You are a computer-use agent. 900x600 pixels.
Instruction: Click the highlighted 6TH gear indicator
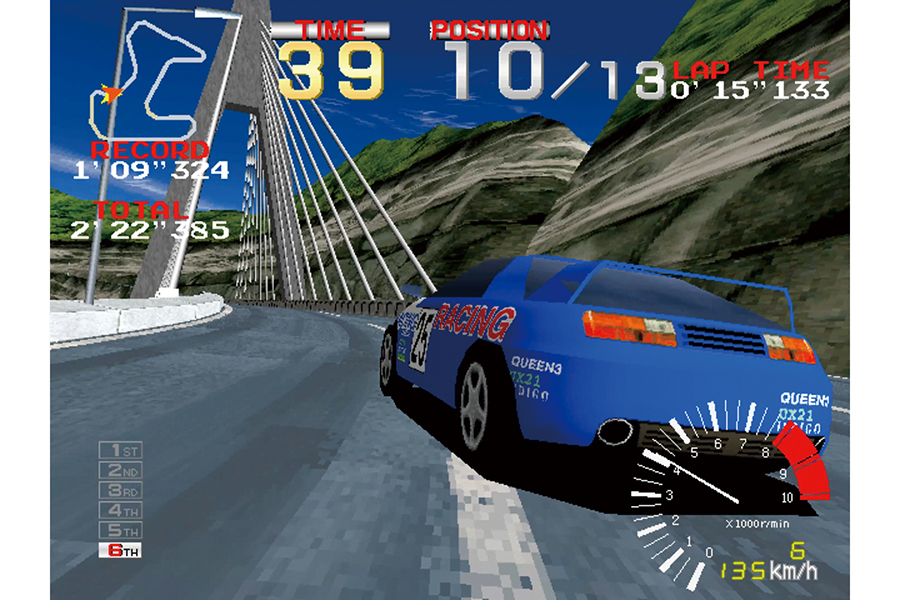click(x=120, y=550)
